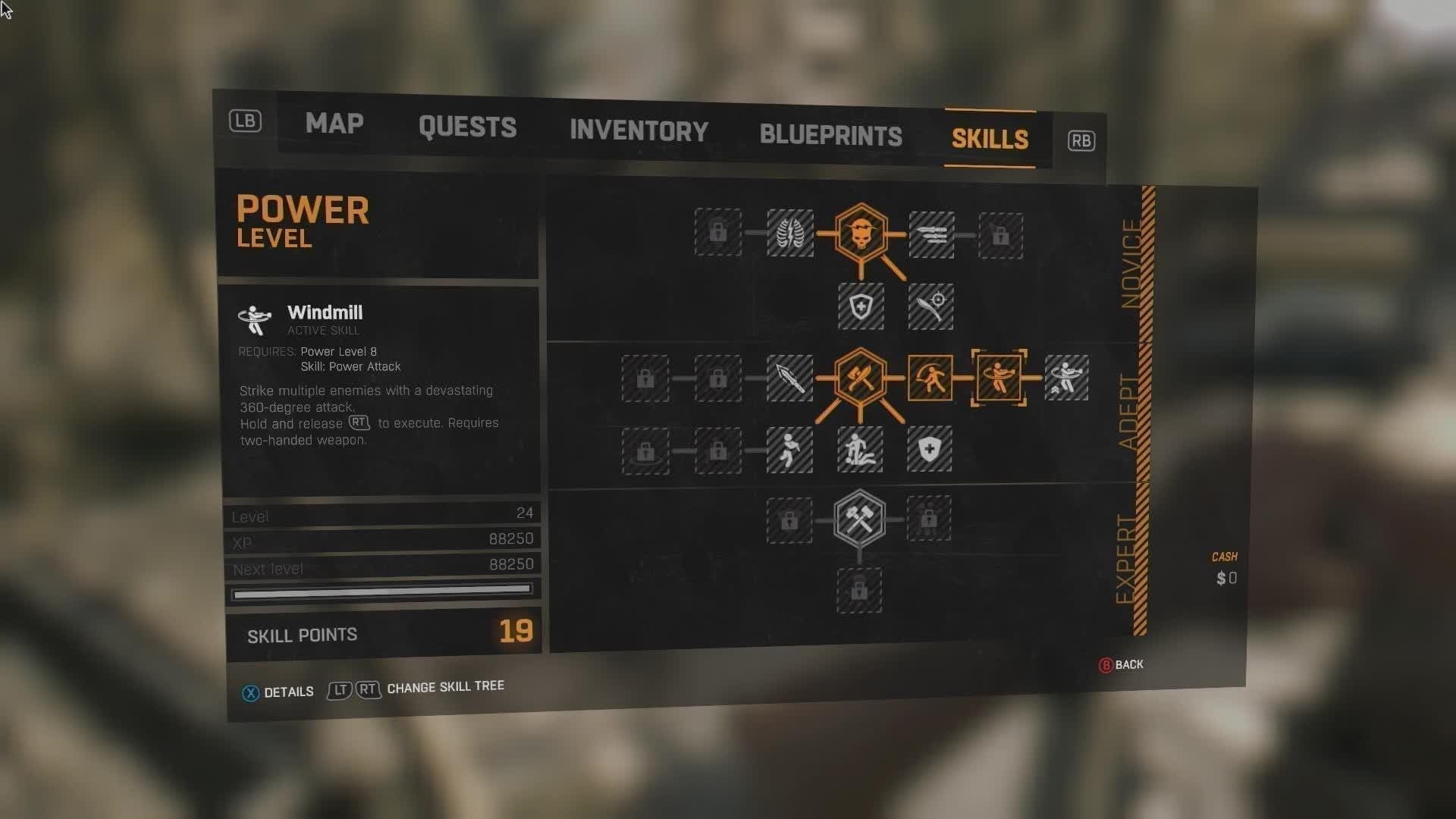Select the solid shield with cross skill
The width and height of the screenshot is (1456, 819).
(930, 449)
